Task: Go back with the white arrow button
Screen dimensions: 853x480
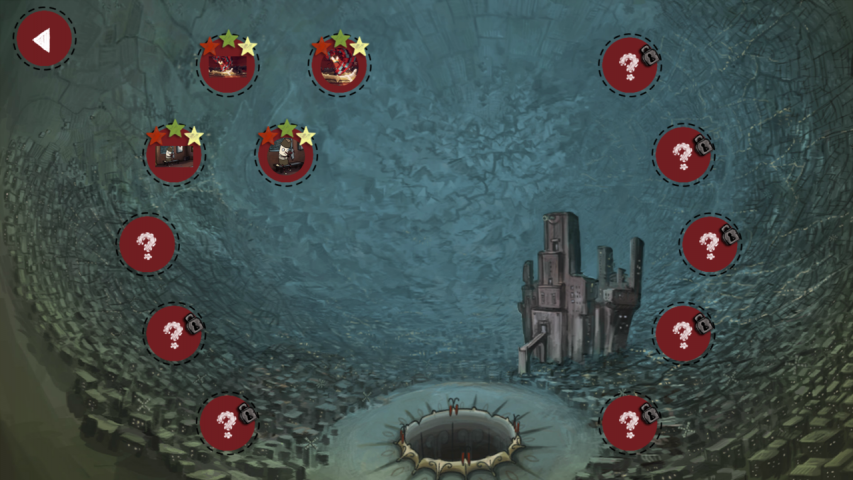Action: [x=43, y=39]
